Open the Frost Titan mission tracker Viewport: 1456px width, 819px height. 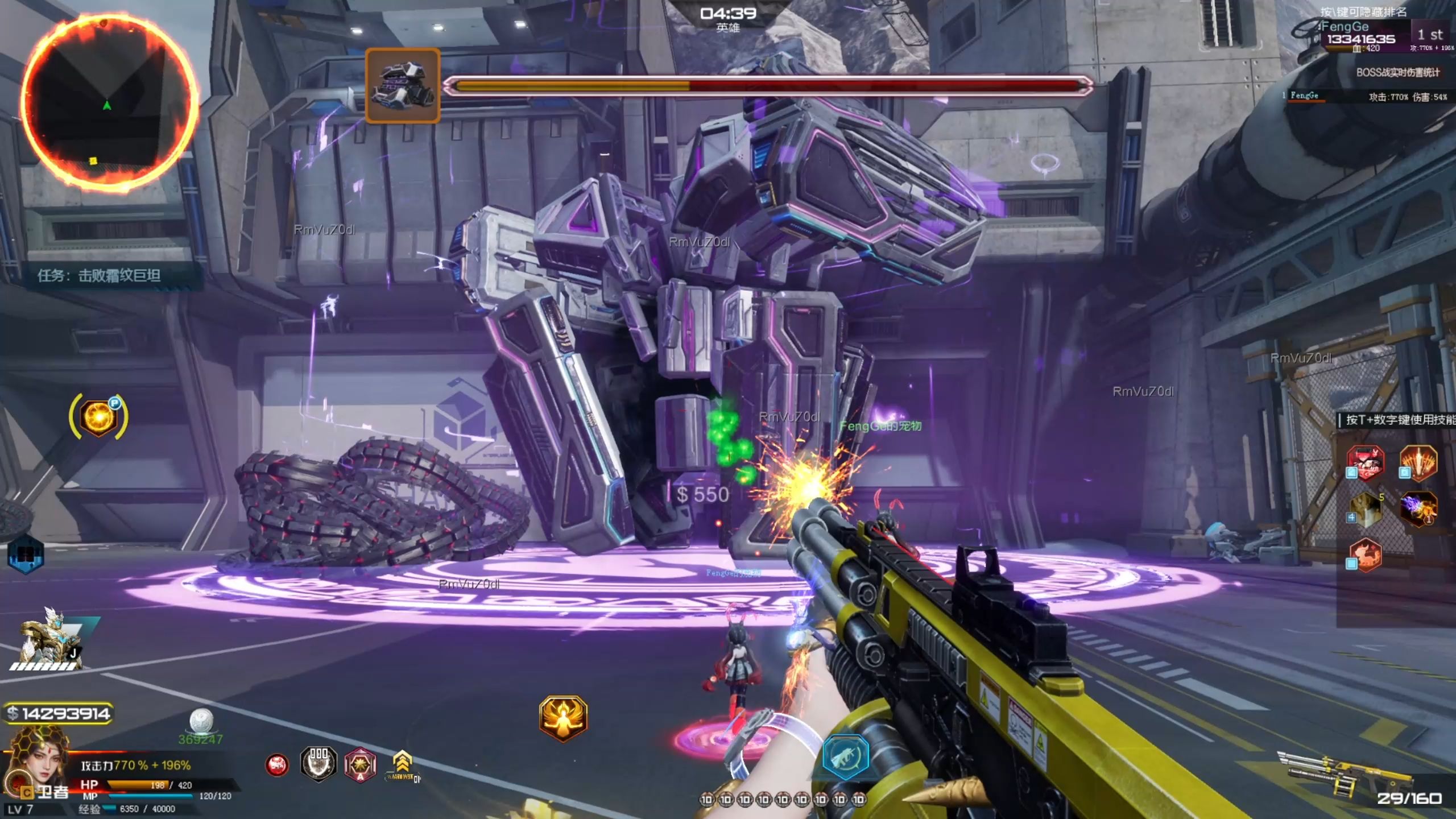(x=100, y=276)
